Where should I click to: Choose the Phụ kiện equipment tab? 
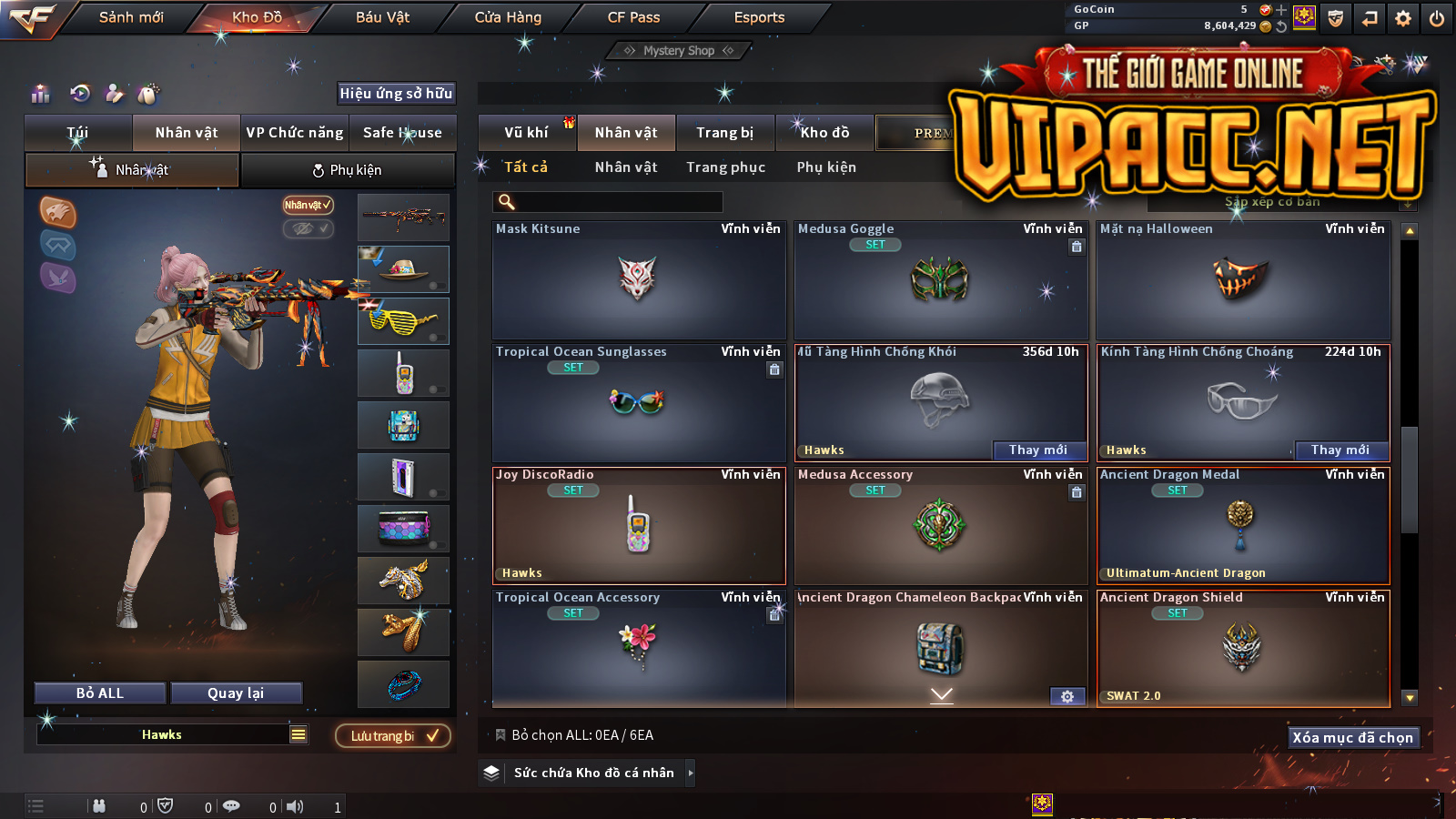[348, 170]
